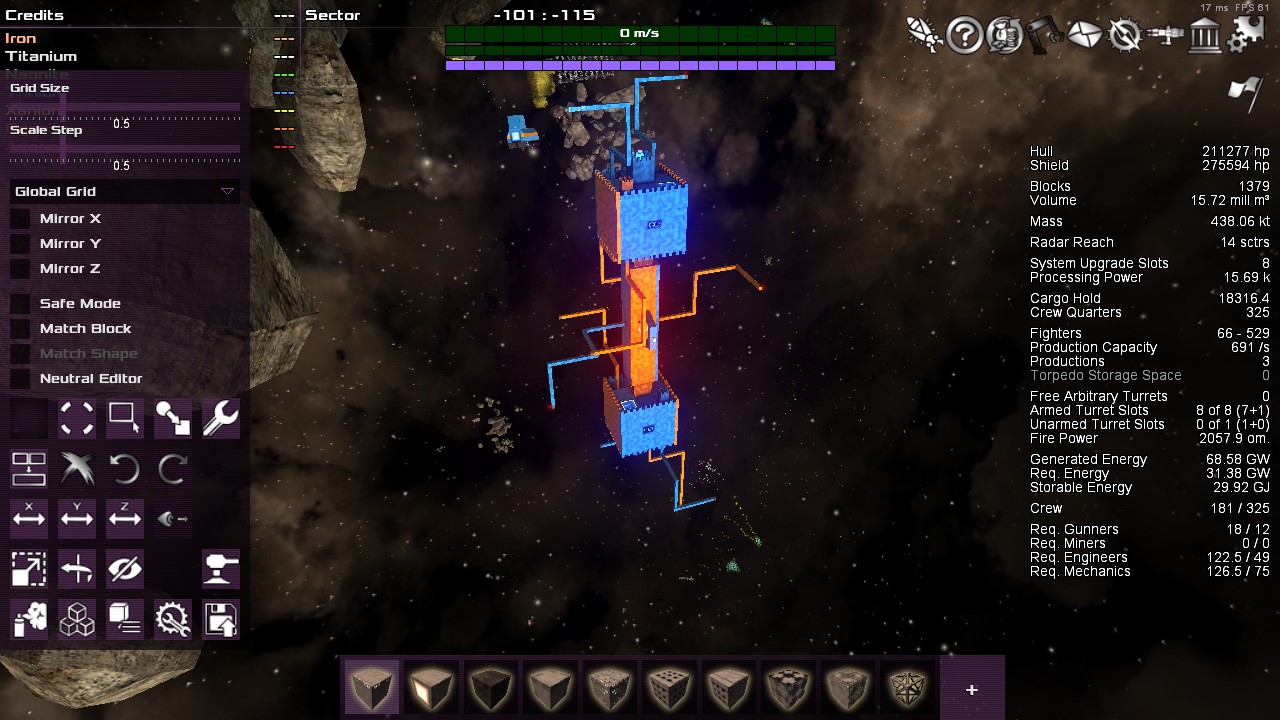Enable Mirror Y symmetry
Image resolution: width=1280 pixels, height=720 pixels.
pyautogui.click(x=20, y=244)
